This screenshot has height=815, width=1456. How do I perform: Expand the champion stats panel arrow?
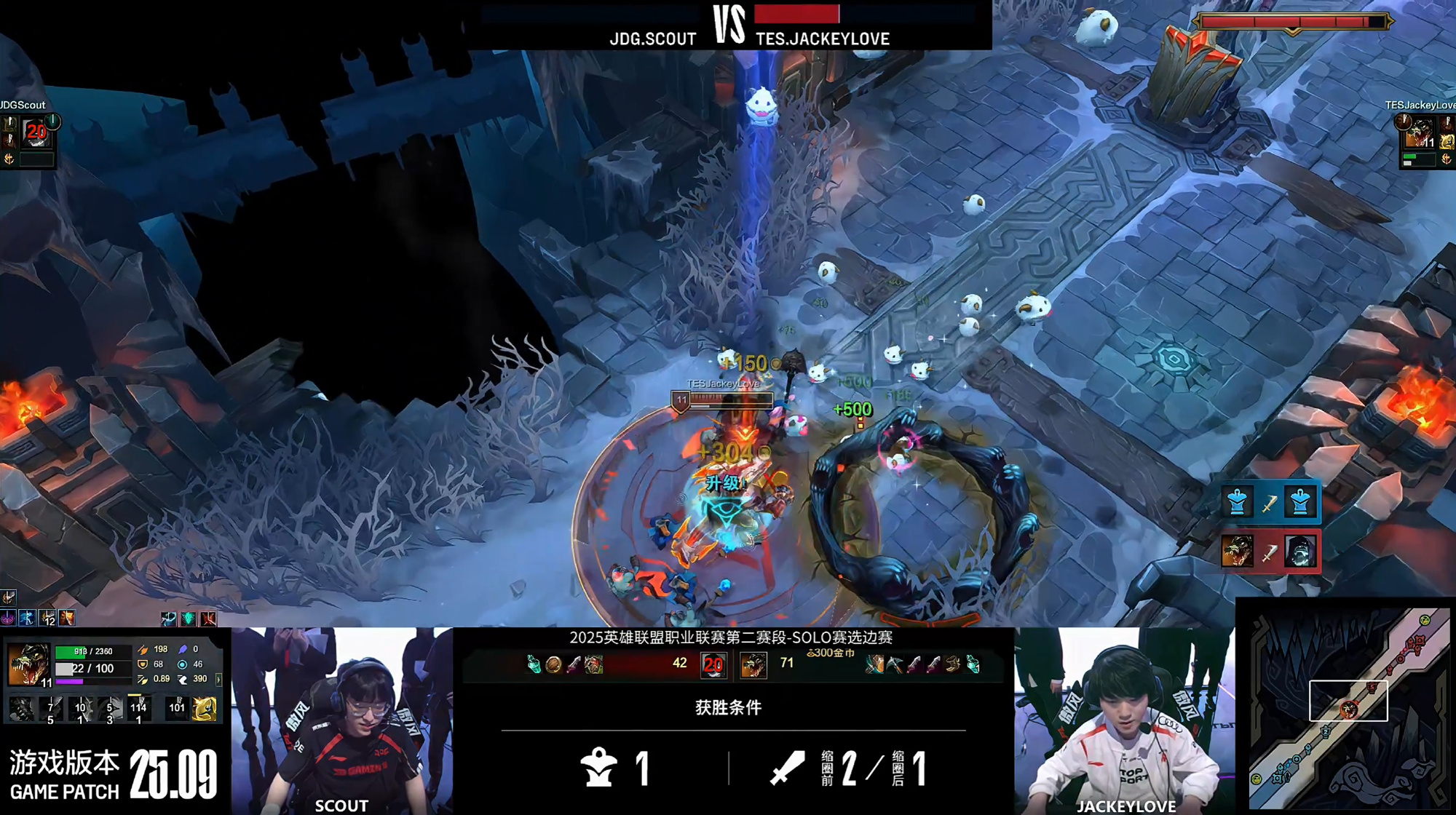[x=218, y=679]
